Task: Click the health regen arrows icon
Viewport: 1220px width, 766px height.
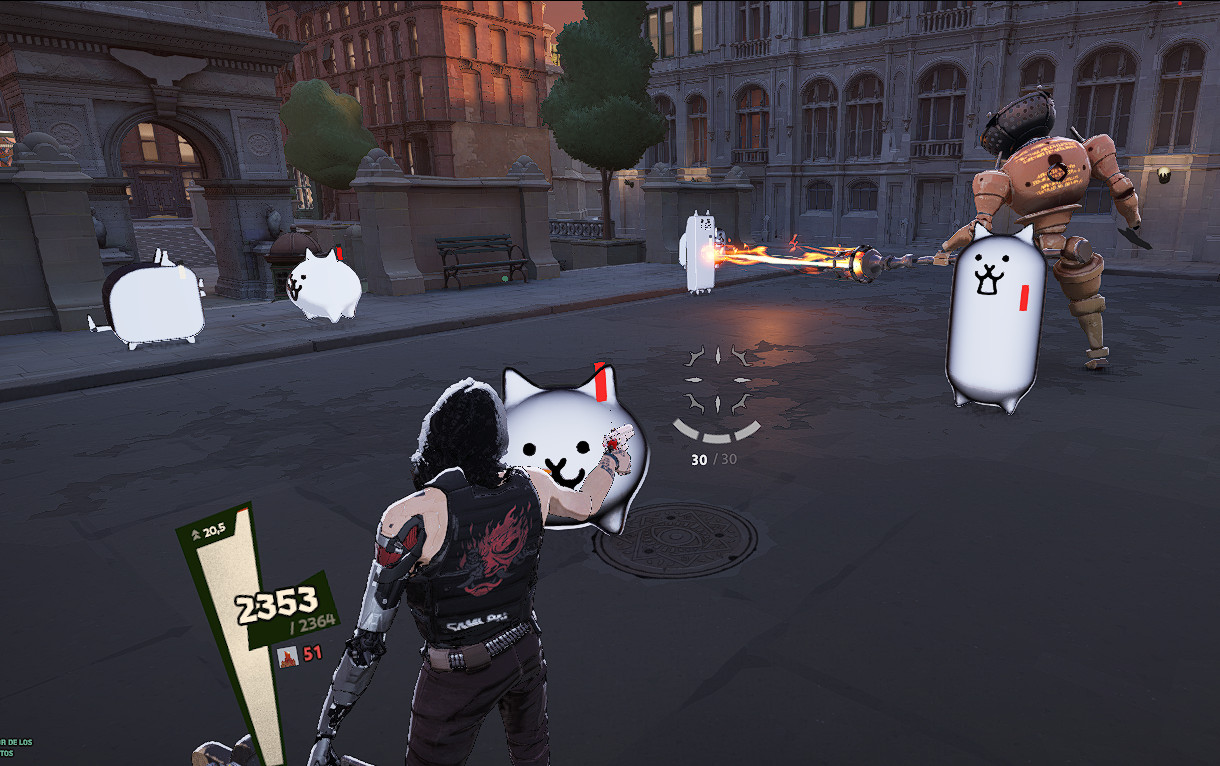Action: [195, 534]
